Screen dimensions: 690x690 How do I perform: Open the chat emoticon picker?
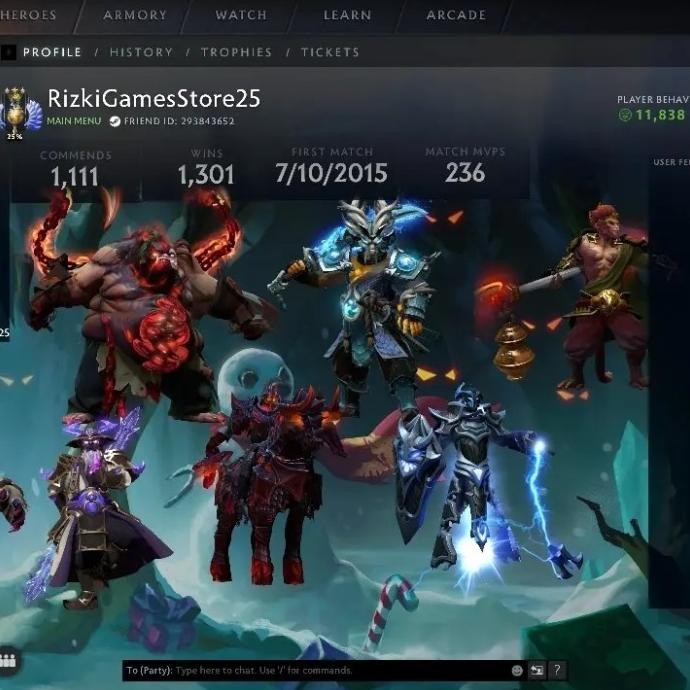(517, 670)
